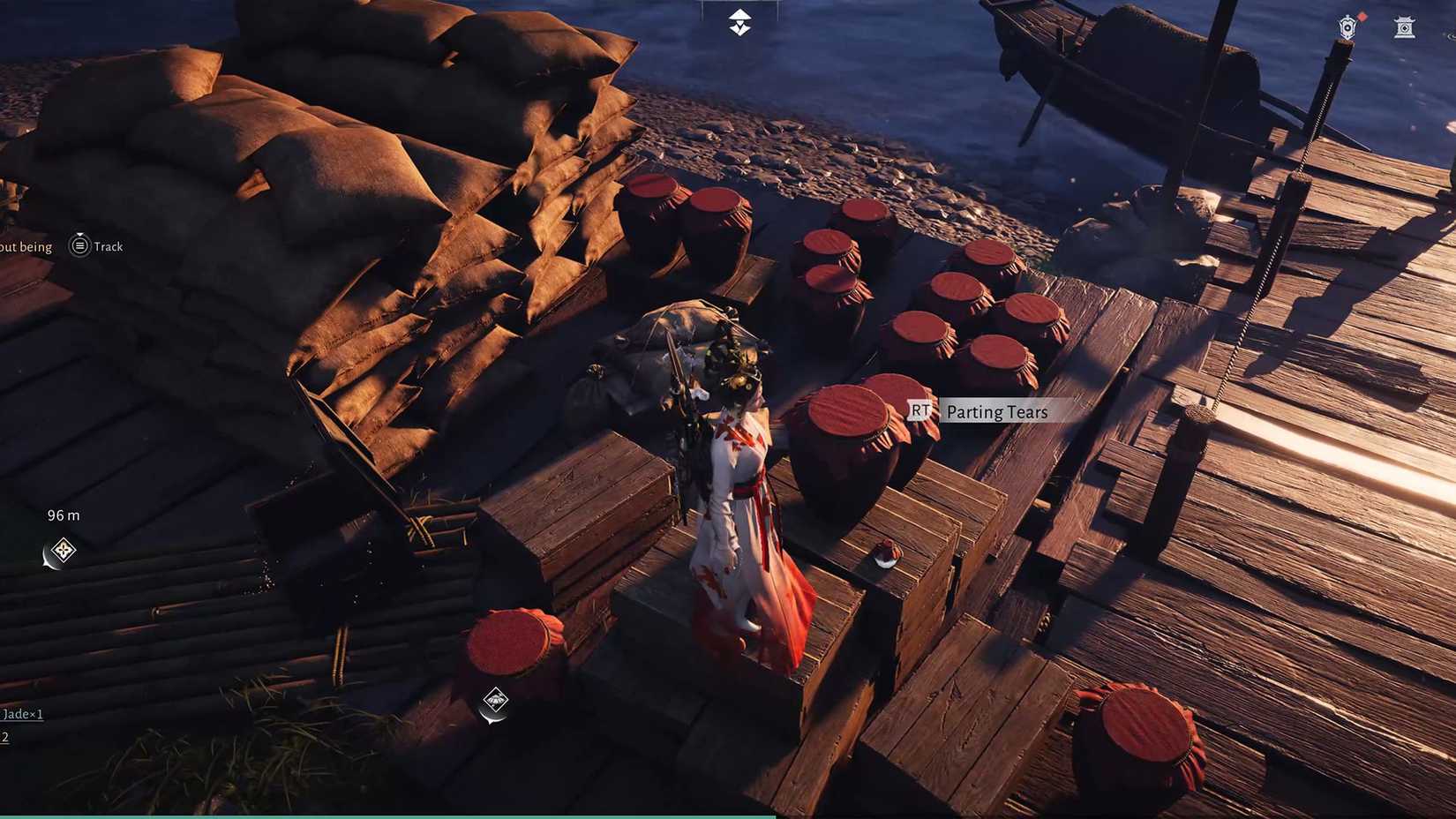Open the pagoda-shaped menu icon
The height and width of the screenshot is (819, 1456).
[1404, 28]
